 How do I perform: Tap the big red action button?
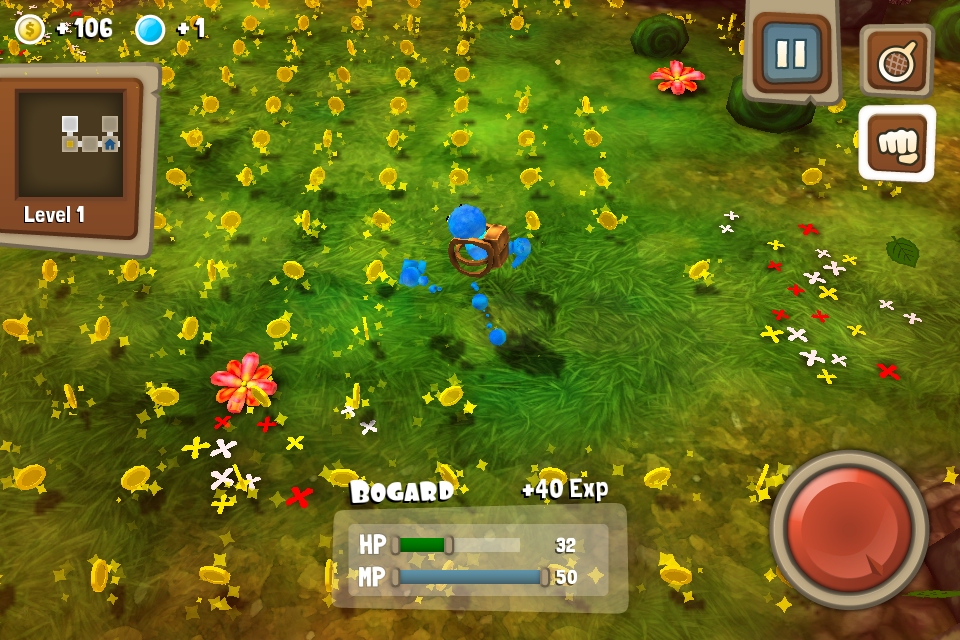[849, 529]
